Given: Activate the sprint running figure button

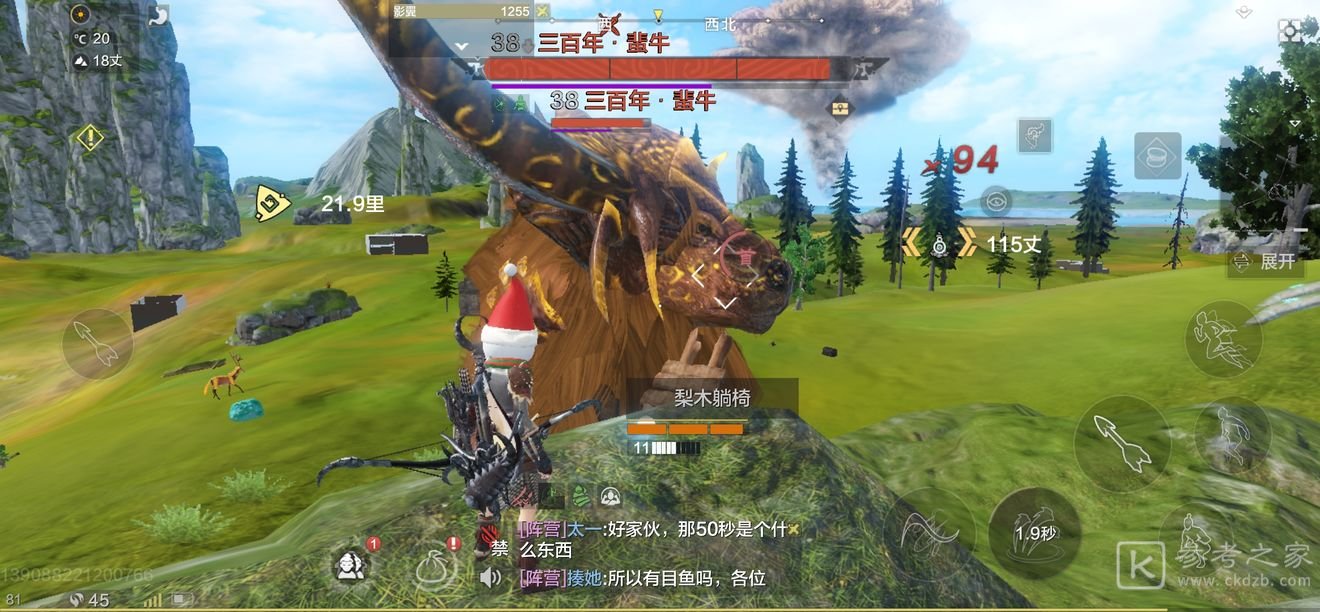Looking at the screenshot, I should coord(1222,340).
